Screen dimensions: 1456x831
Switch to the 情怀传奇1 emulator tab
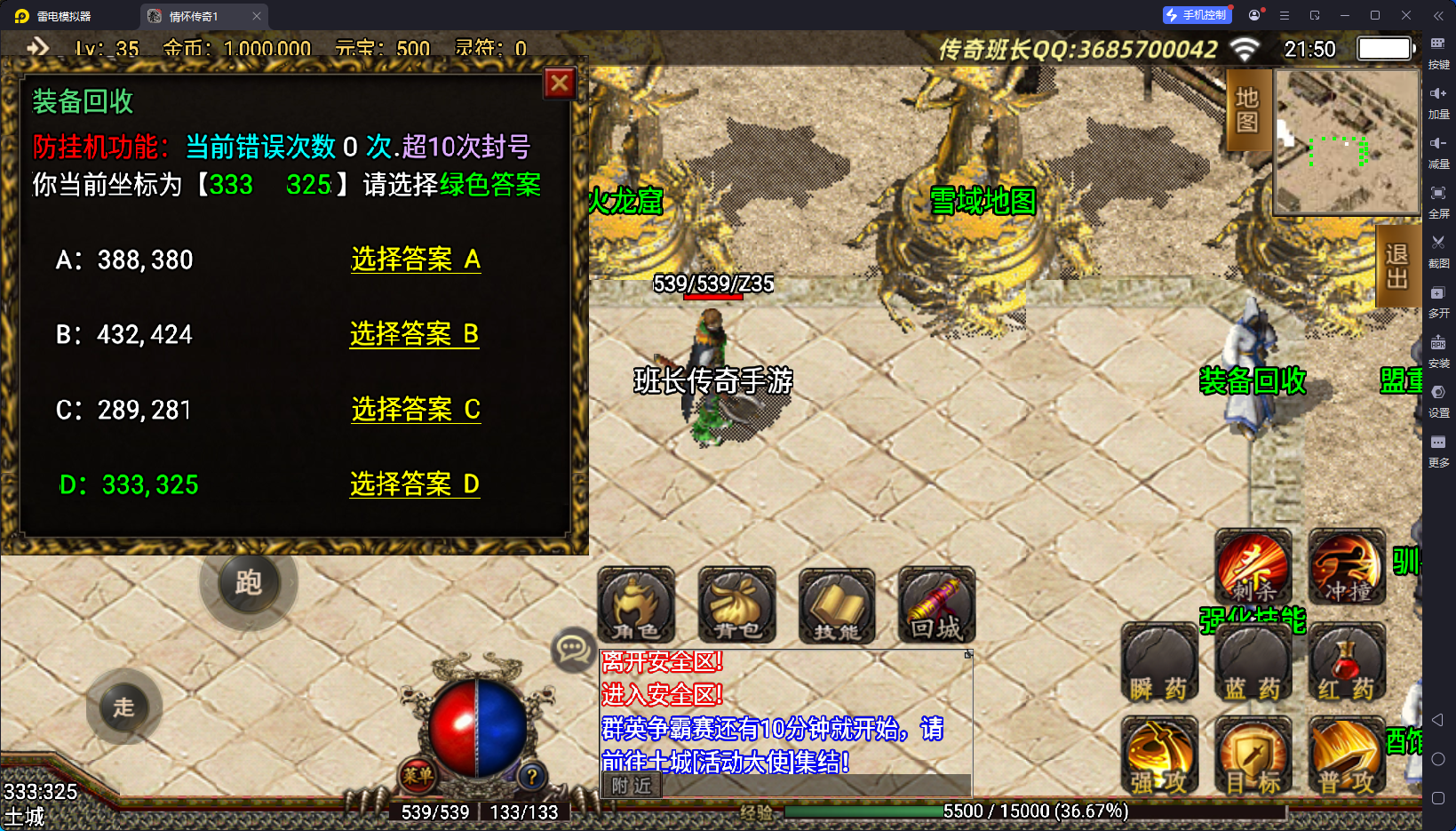pos(191,15)
